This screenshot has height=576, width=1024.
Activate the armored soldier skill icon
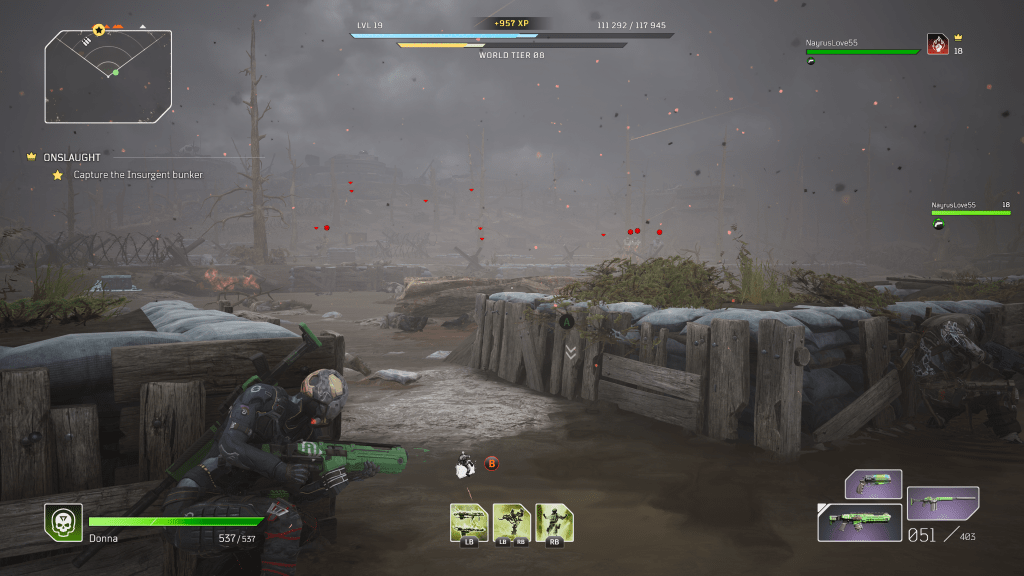pos(554,522)
